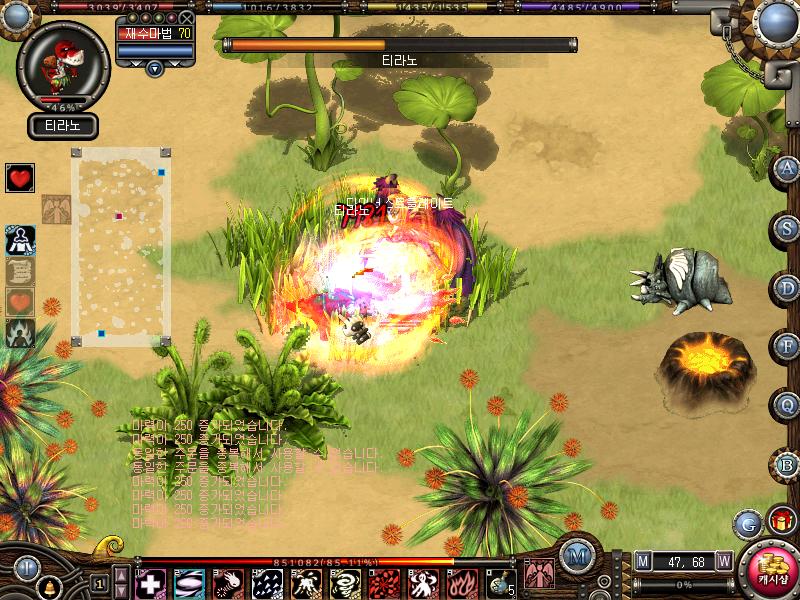Click the round D button on right rail

click(x=787, y=288)
